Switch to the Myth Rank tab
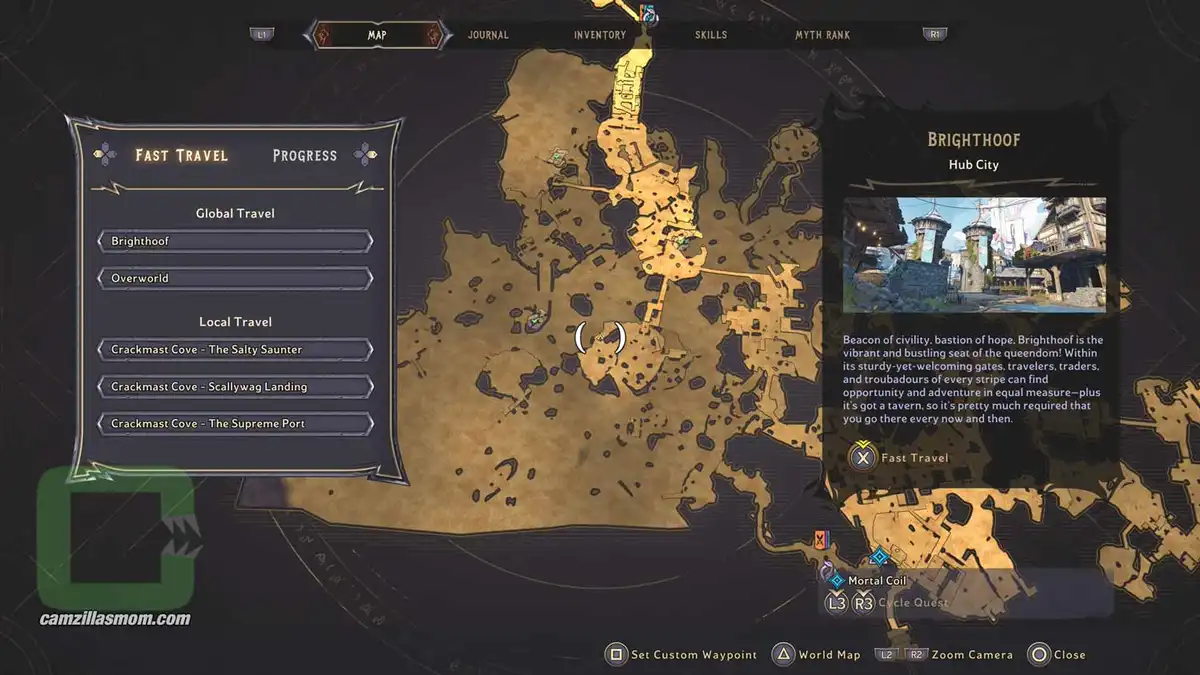The height and width of the screenshot is (675, 1200). [822, 35]
